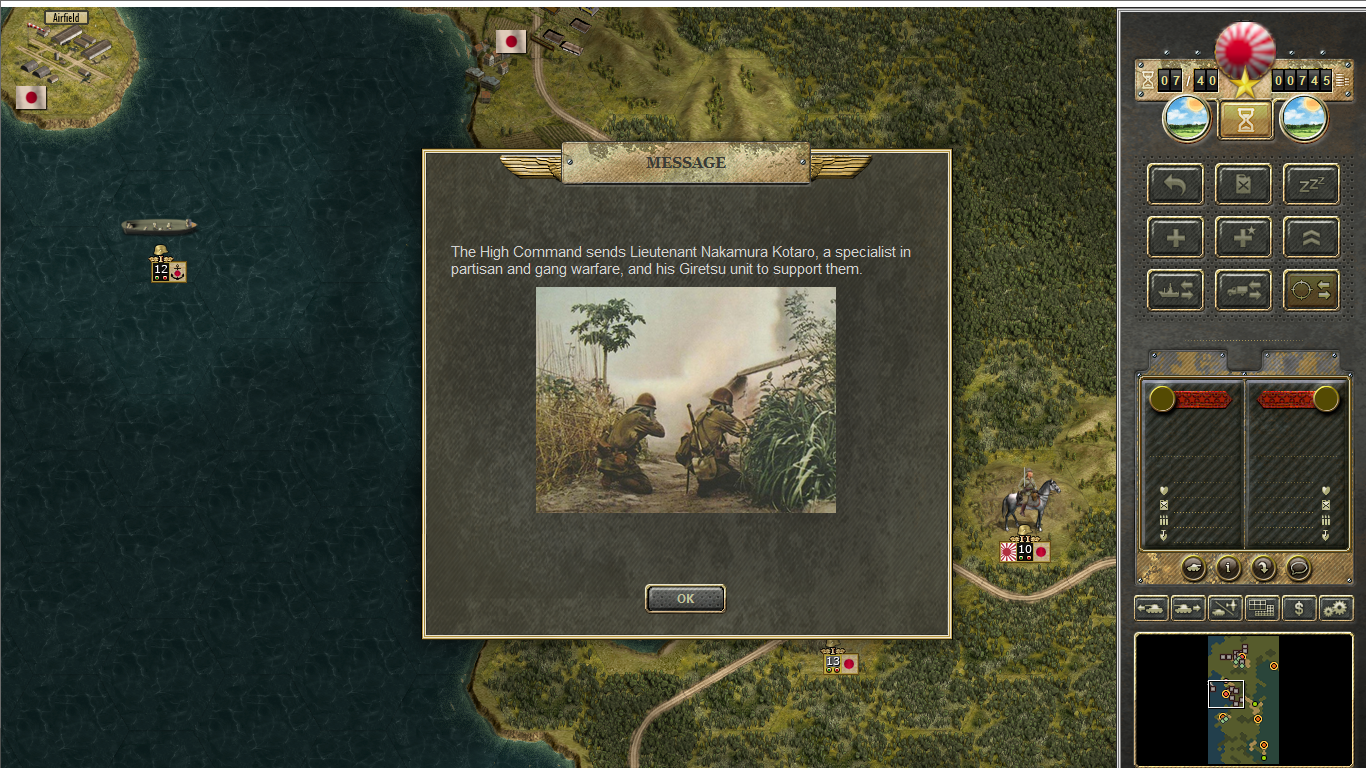This screenshot has height=768, width=1366.
Task: Put the unit to sleep with ZZZ
Action: click(1311, 184)
